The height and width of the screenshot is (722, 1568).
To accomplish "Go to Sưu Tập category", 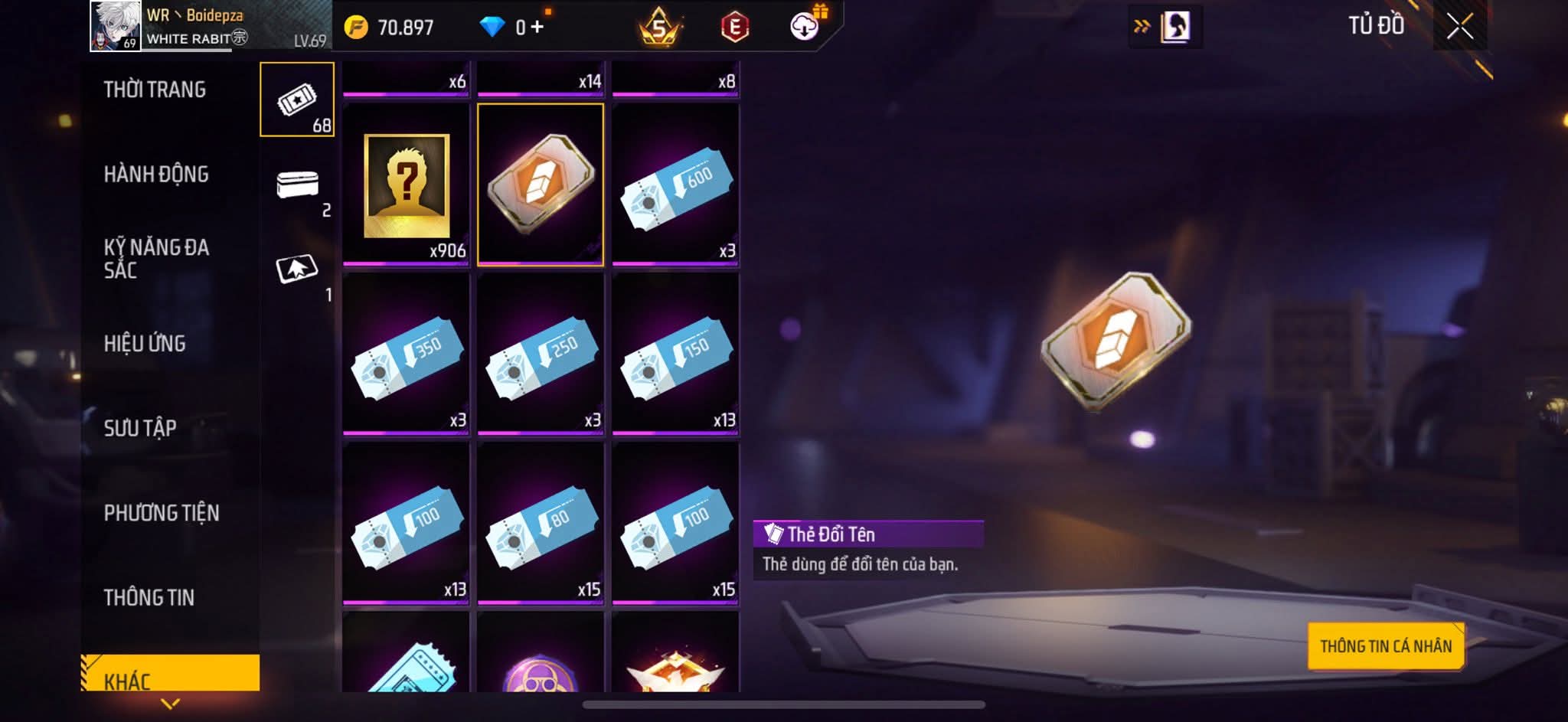I will click(x=140, y=428).
